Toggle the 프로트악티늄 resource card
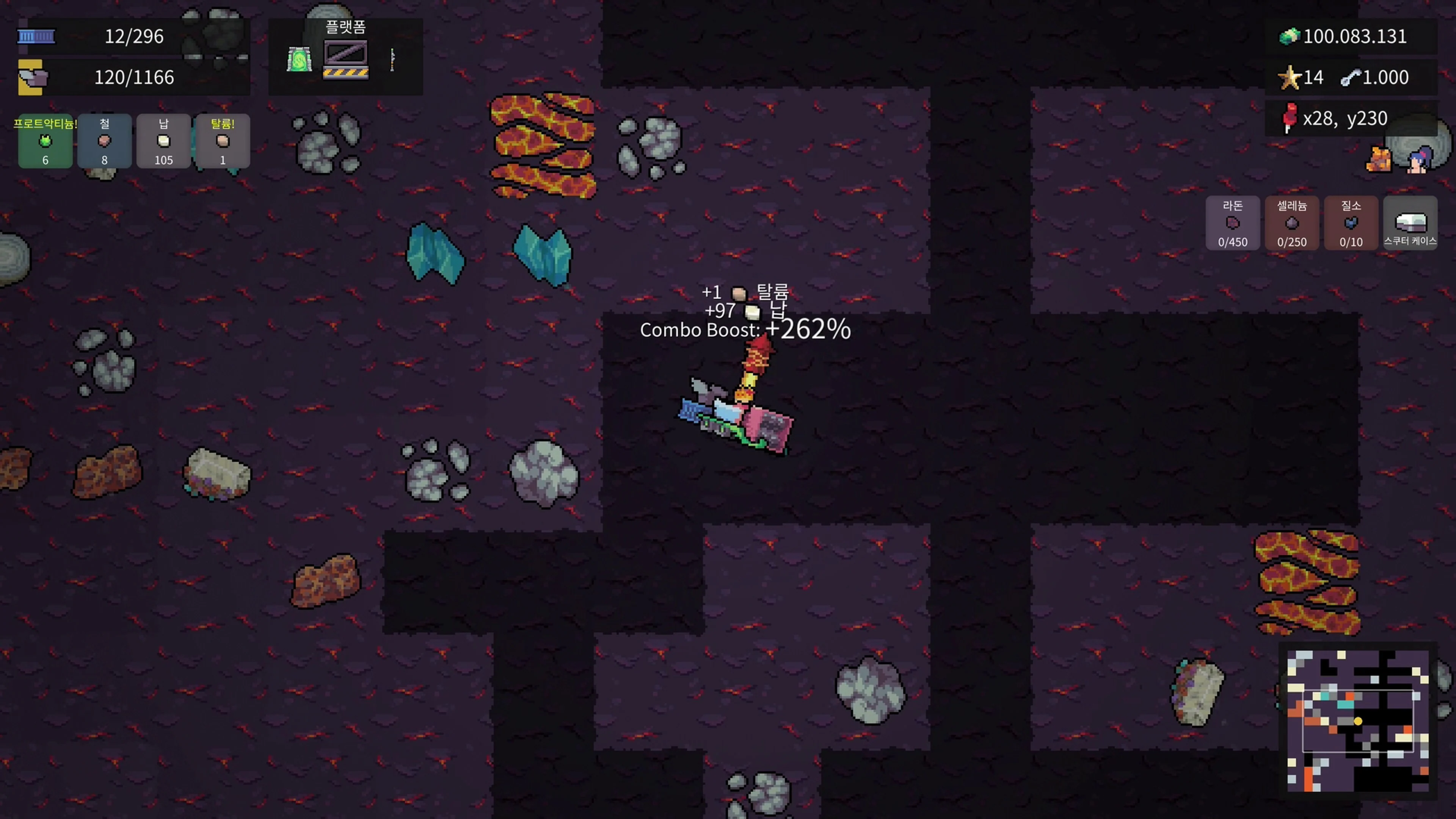This screenshot has height=819, width=1456. point(45,141)
